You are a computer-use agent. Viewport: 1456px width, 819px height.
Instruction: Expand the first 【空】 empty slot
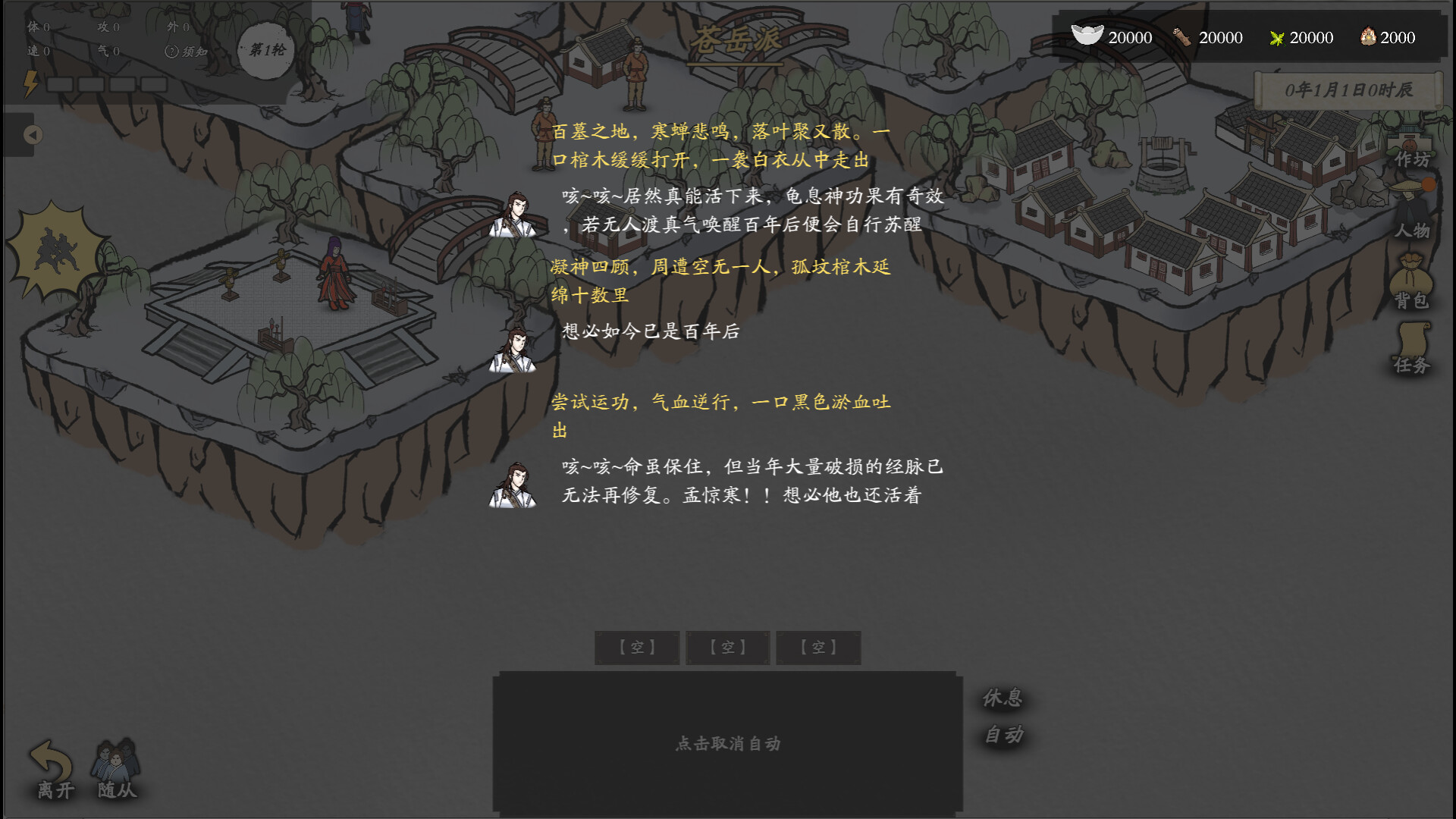(x=638, y=647)
